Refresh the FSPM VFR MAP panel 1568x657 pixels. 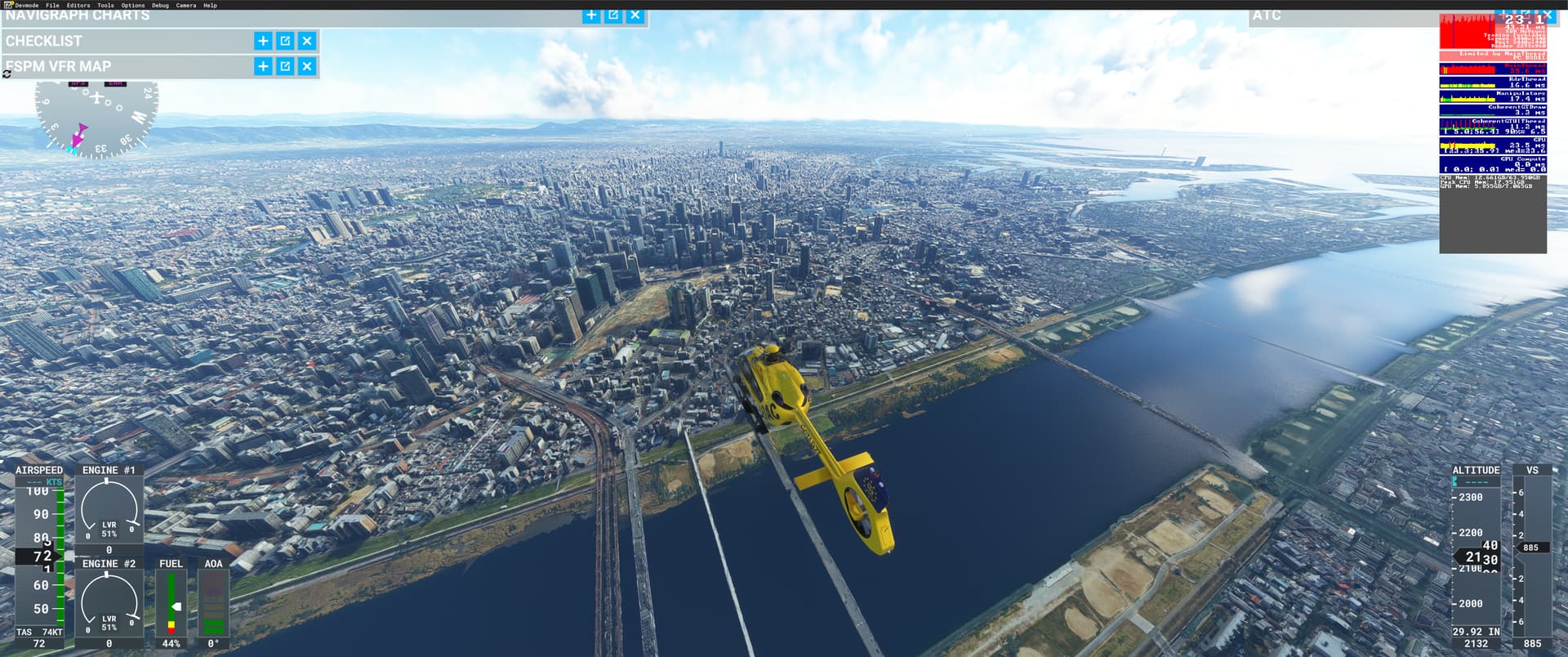(7, 72)
